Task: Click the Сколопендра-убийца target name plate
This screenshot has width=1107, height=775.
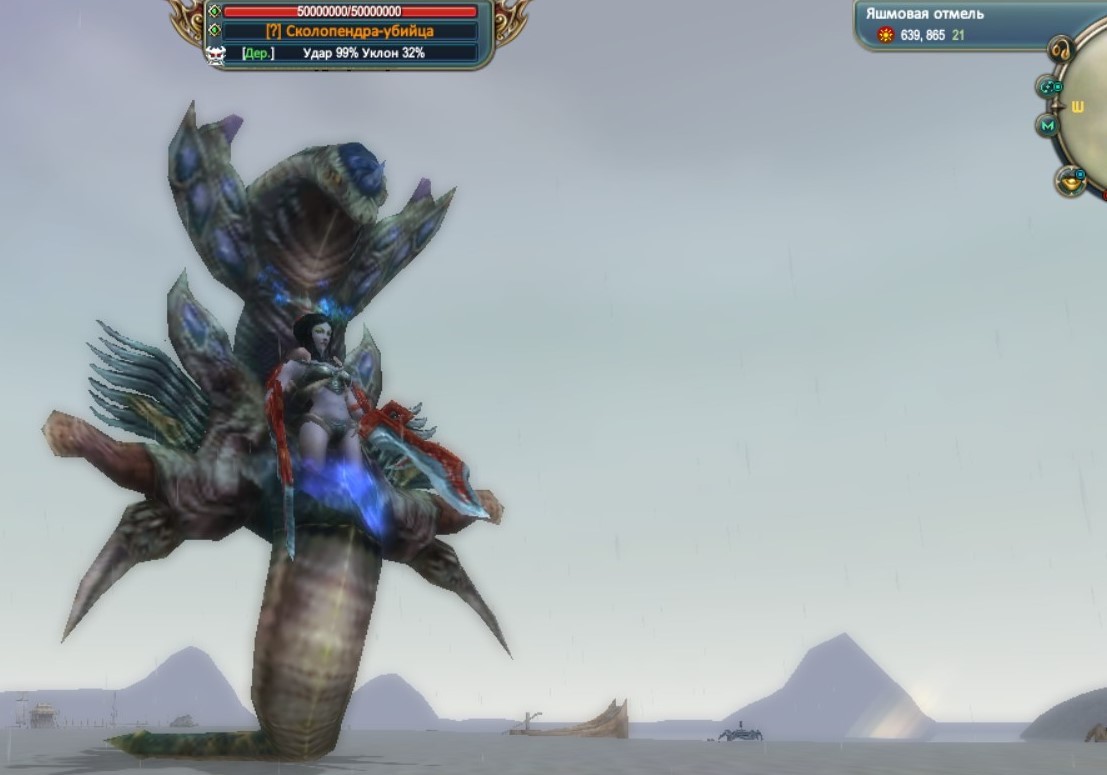Action: tap(349, 32)
